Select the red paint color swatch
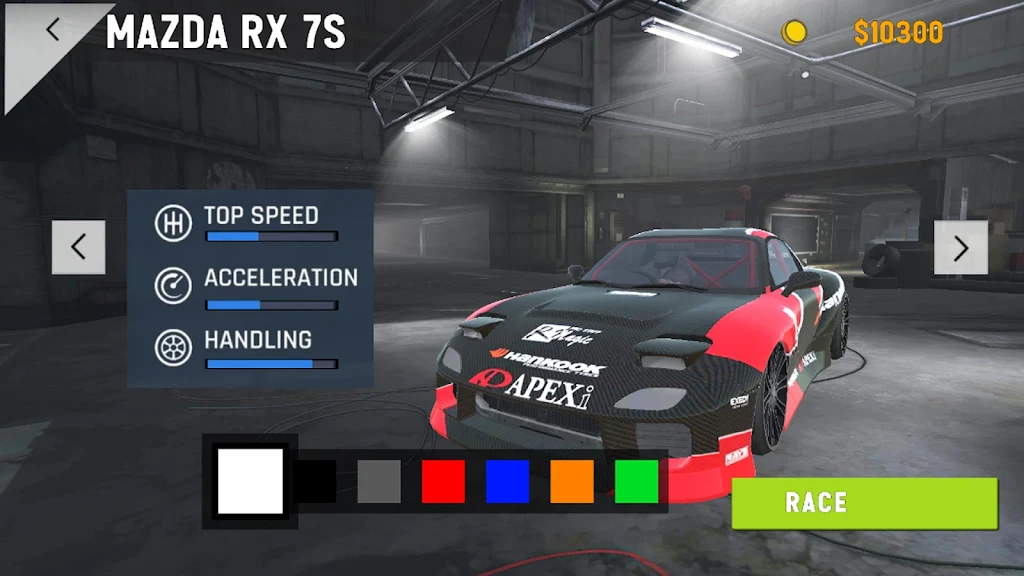Image resolution: width=1024 pixels, height=576 pixels. (x=443, y=481)
